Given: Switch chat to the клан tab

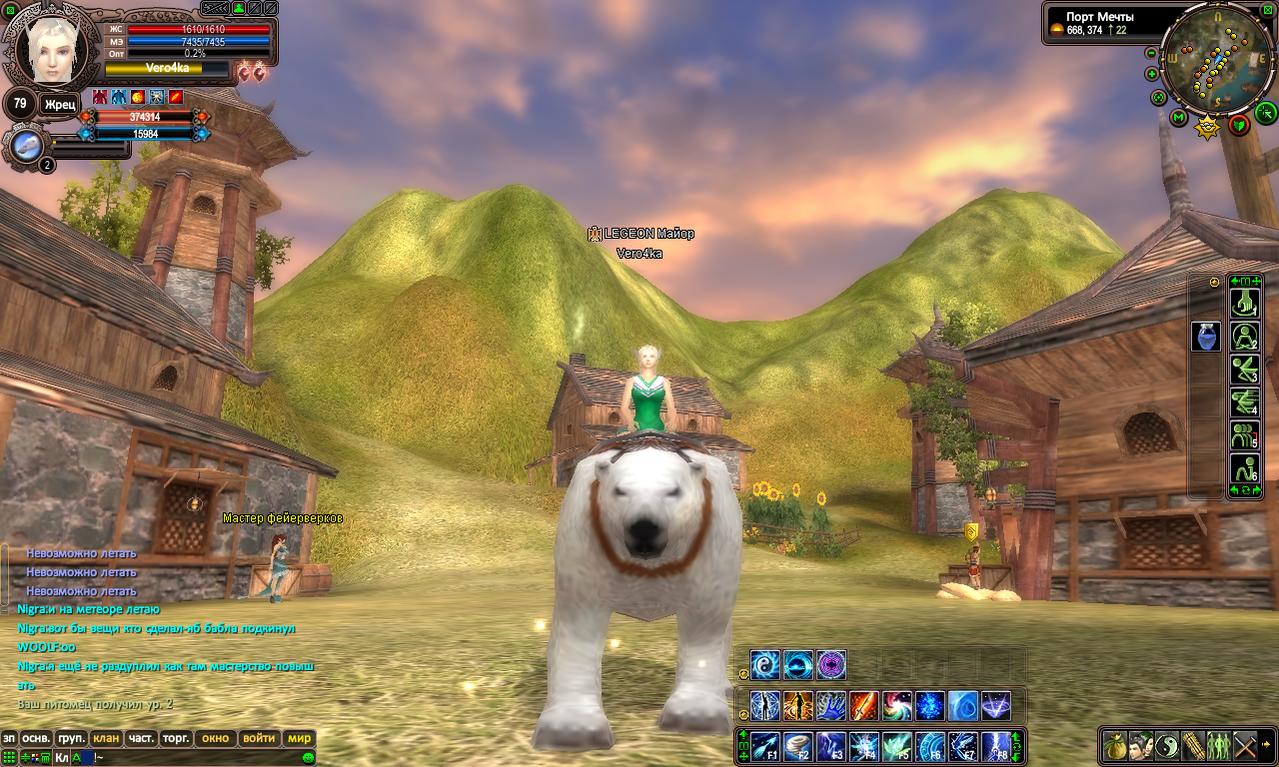Looking at the screenshot, I should click(106, 738).
